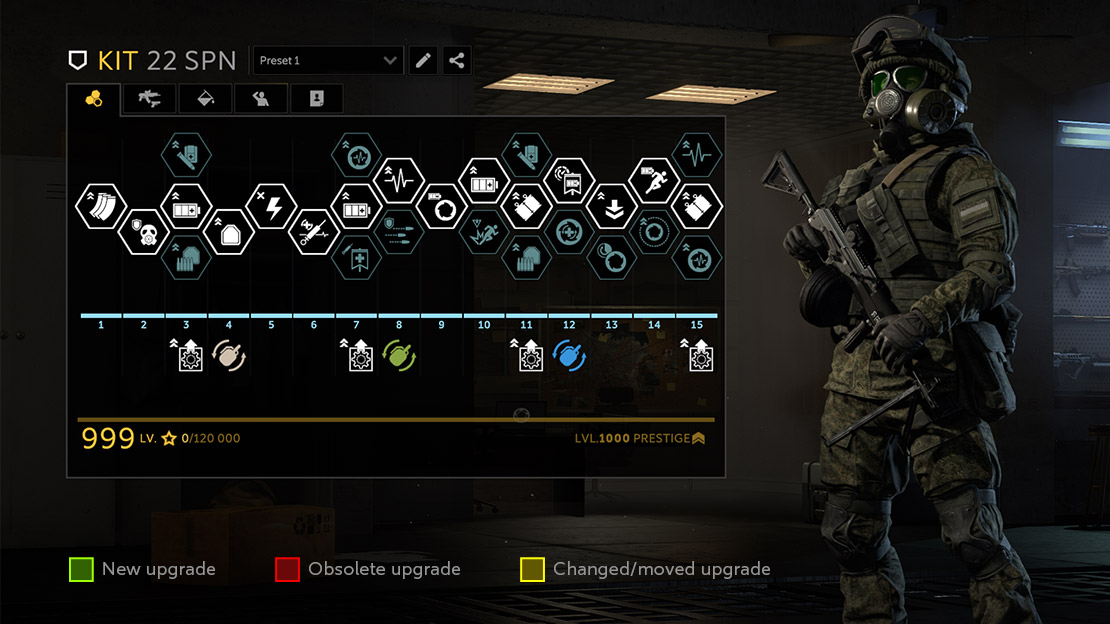Share this kit build
1110x624 pixels.
pyautogui.click(x=457, y=61)
